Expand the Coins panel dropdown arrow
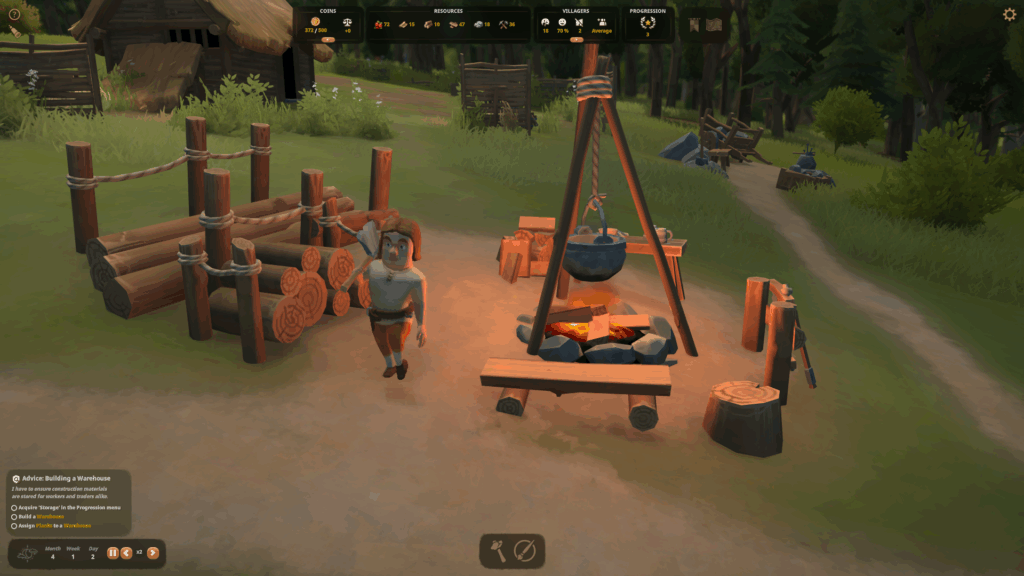The image size is (1024, 576). 328,40
